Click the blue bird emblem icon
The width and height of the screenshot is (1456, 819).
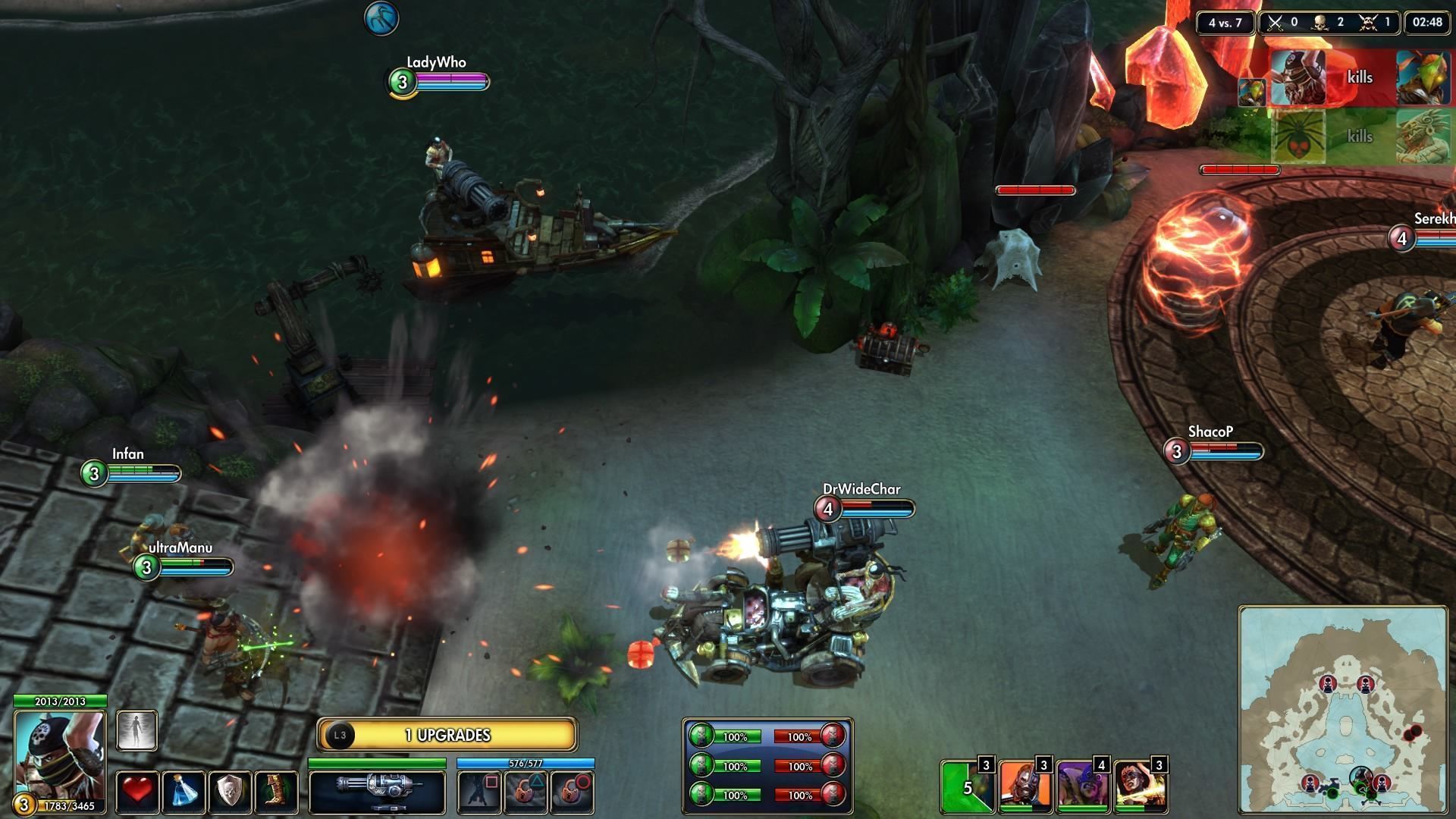381,17
